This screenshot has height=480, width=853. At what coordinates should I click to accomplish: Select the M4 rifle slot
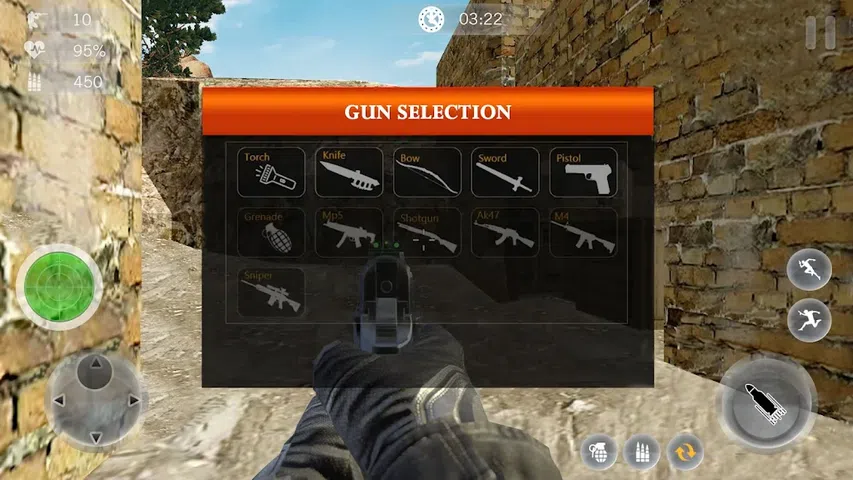coord(583,232)
